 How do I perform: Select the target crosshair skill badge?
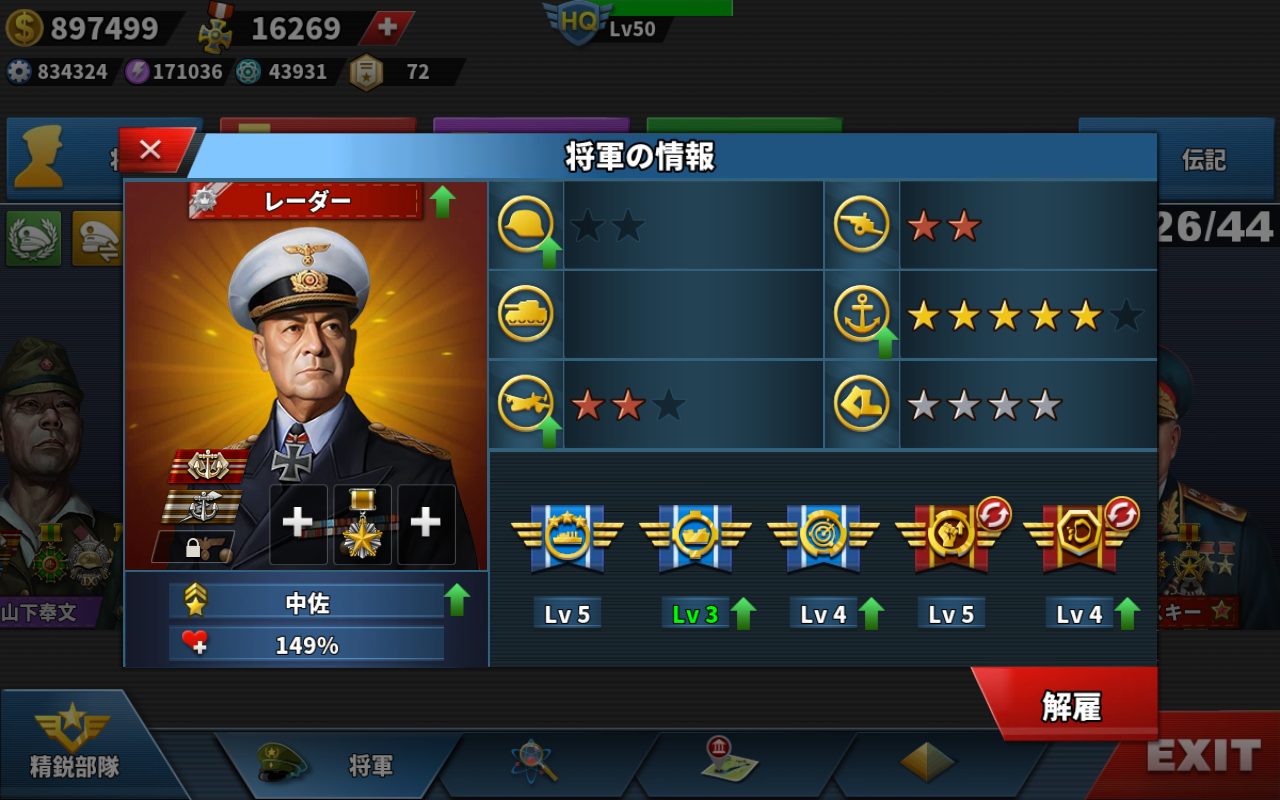pos(823,537)
